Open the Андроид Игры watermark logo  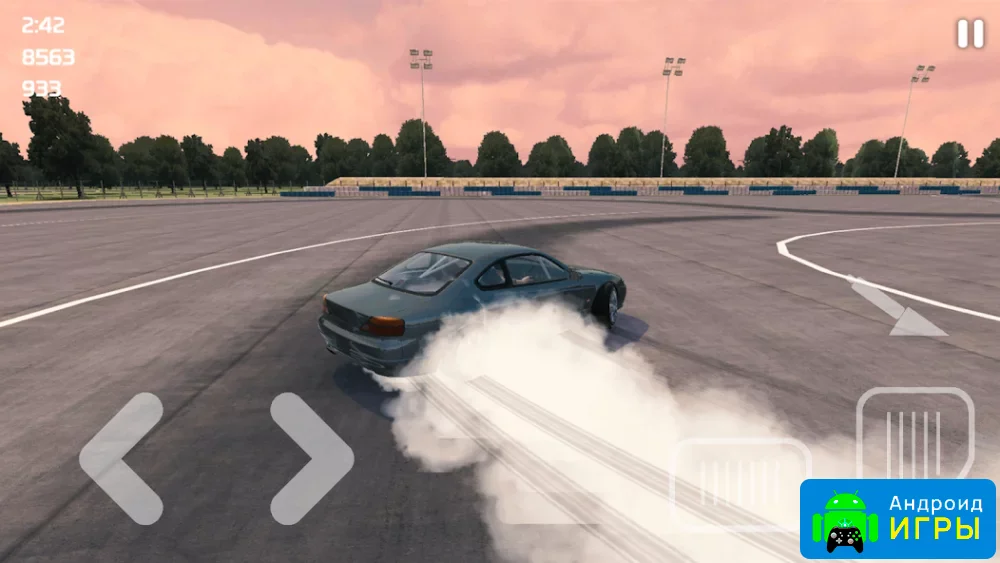point(897,518)
